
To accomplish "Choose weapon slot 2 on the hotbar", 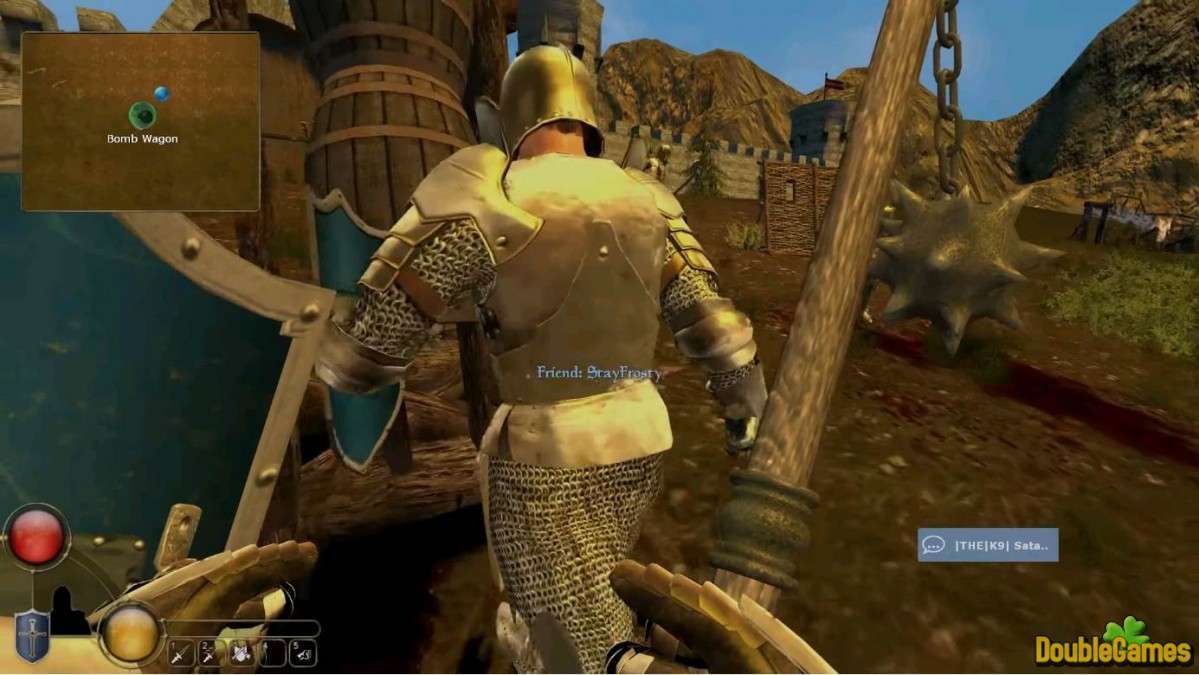I will click(210, 654).
